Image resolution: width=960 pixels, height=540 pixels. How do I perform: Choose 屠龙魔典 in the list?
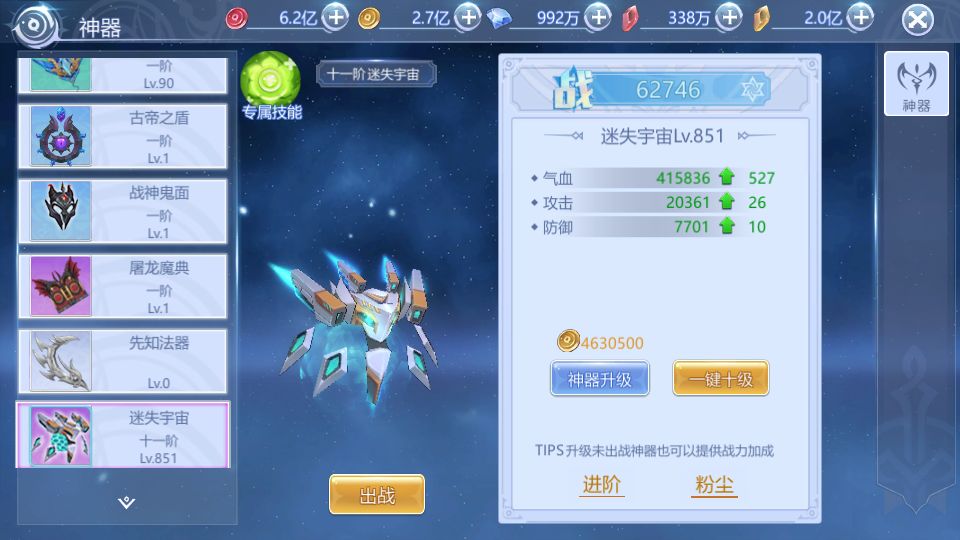pyautogui.click(x=122, y=285)
